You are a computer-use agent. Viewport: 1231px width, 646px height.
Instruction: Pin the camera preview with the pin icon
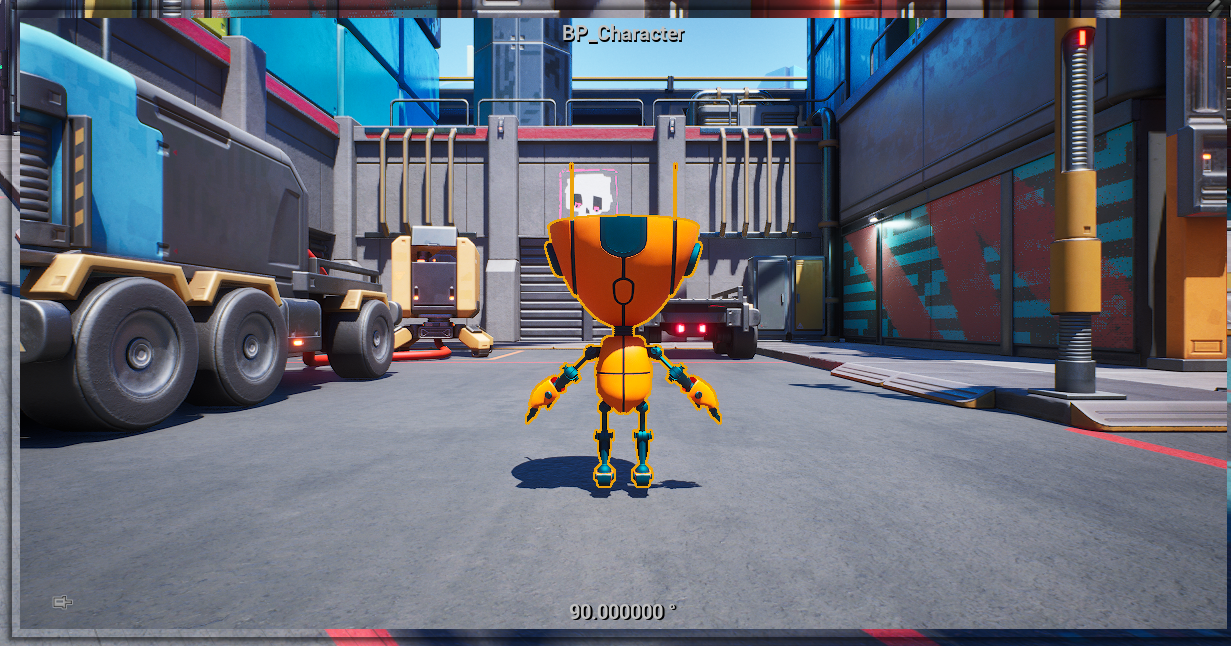point(62,602)
